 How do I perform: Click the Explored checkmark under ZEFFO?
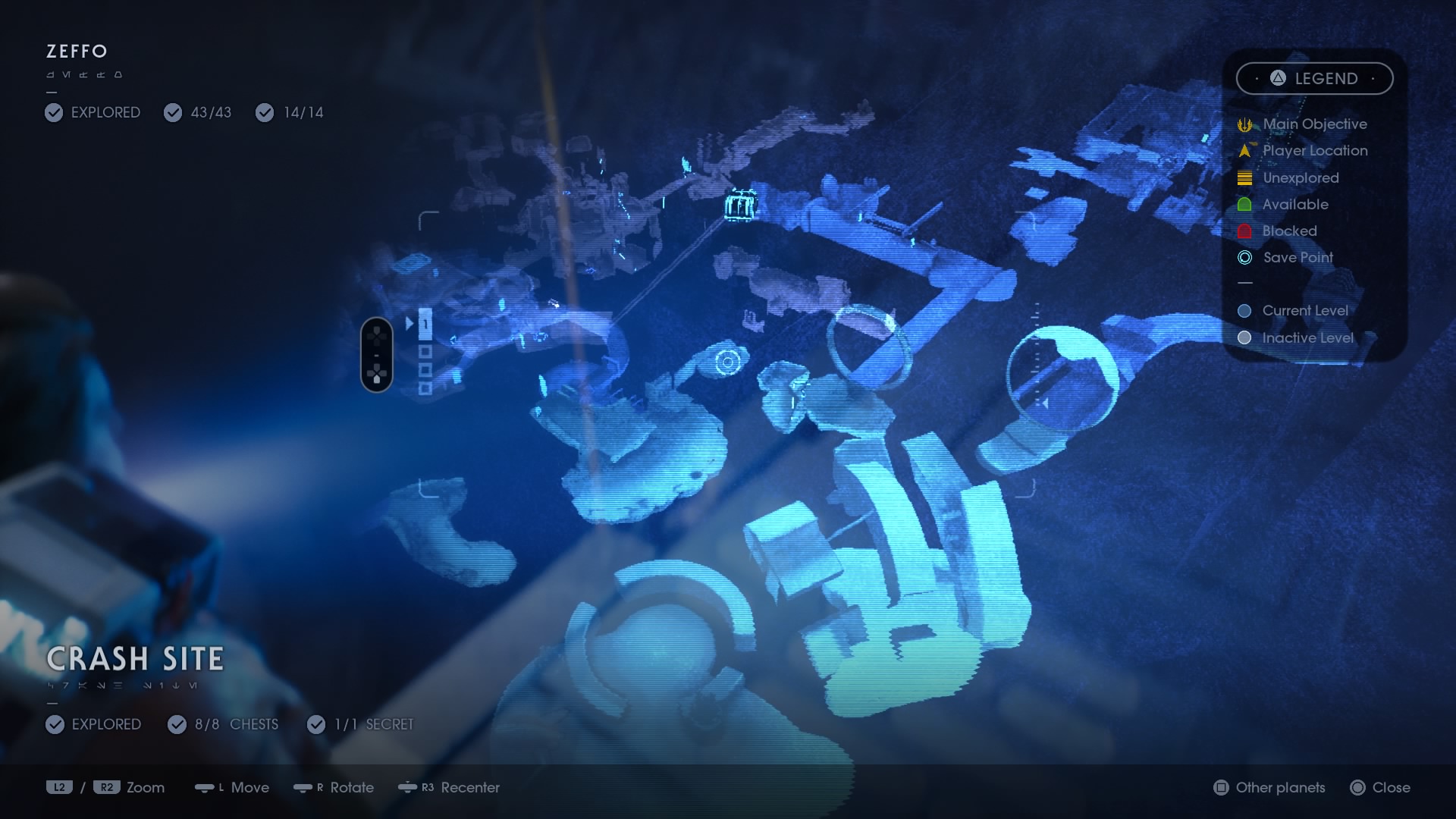(x=53, y=112)
